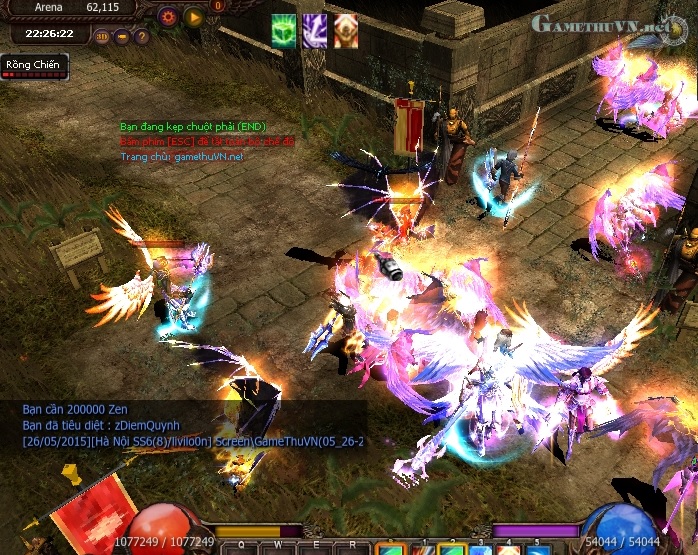Select the orange figure buff icon
This screenshot has width=698, height=555.
click(x=346, y=31)
